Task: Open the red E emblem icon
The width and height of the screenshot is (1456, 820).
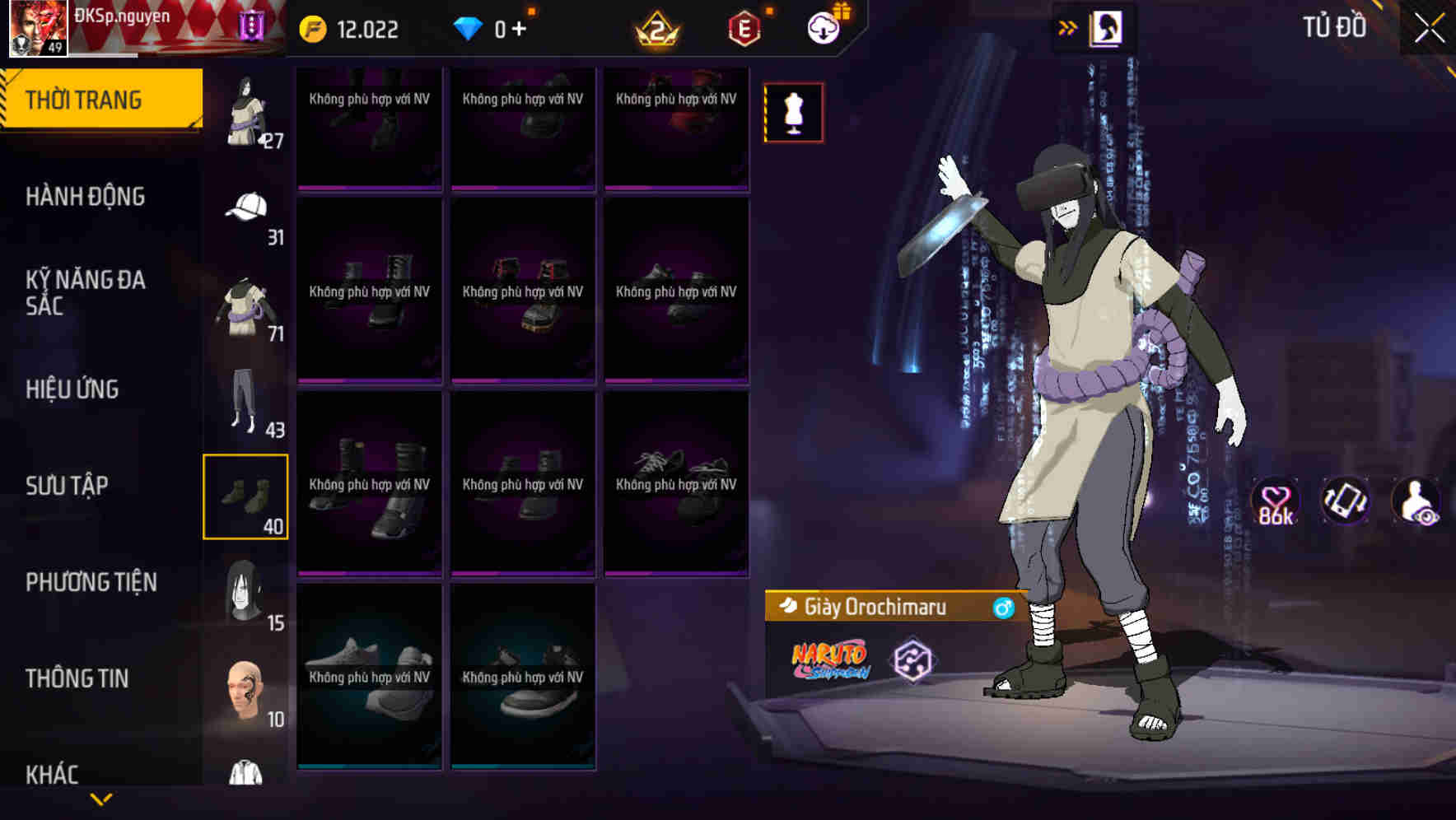Action: (740, 27)
